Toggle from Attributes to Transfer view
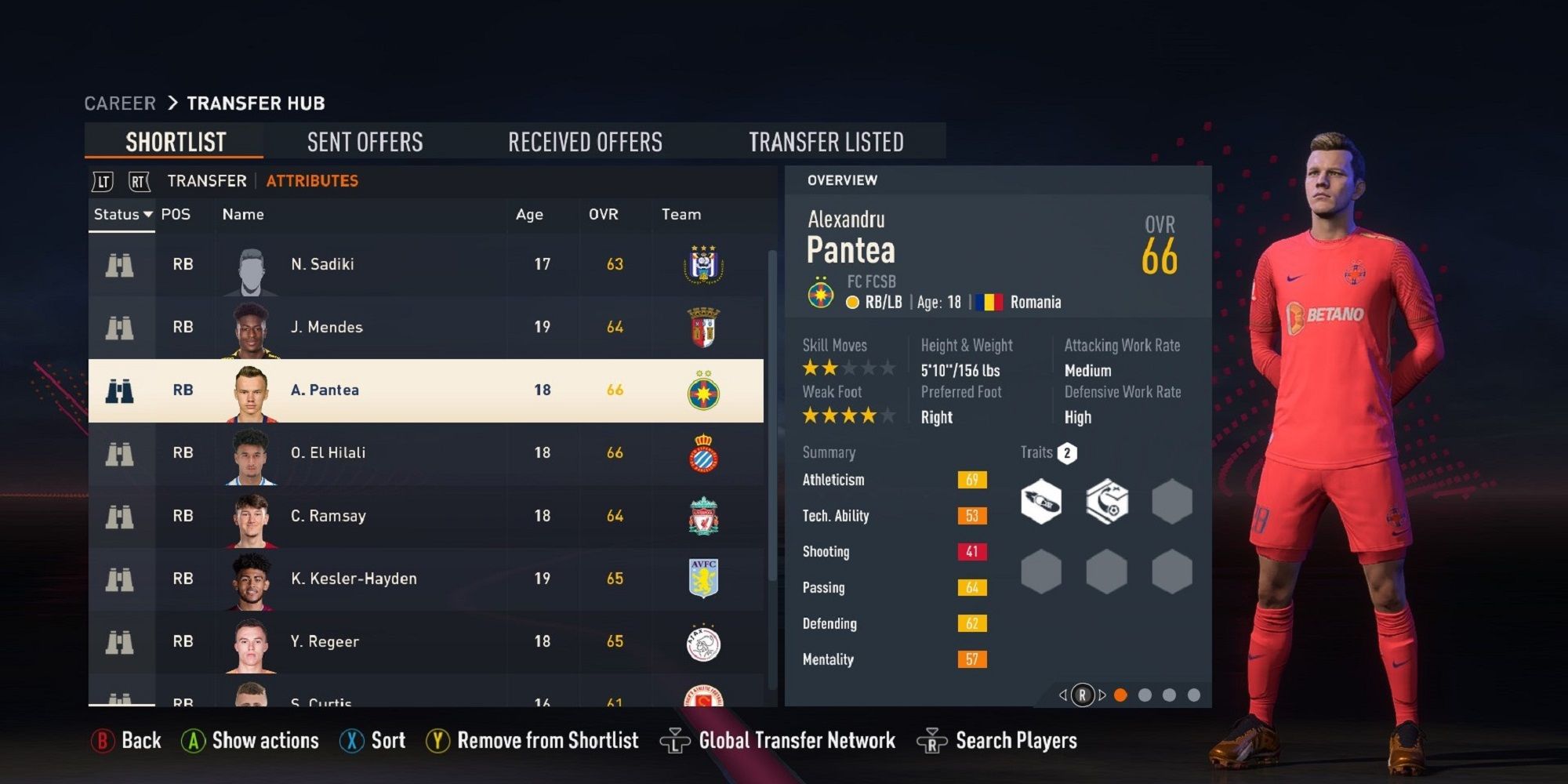Screen dimensions: 1568x784 (x=205, y=180)
